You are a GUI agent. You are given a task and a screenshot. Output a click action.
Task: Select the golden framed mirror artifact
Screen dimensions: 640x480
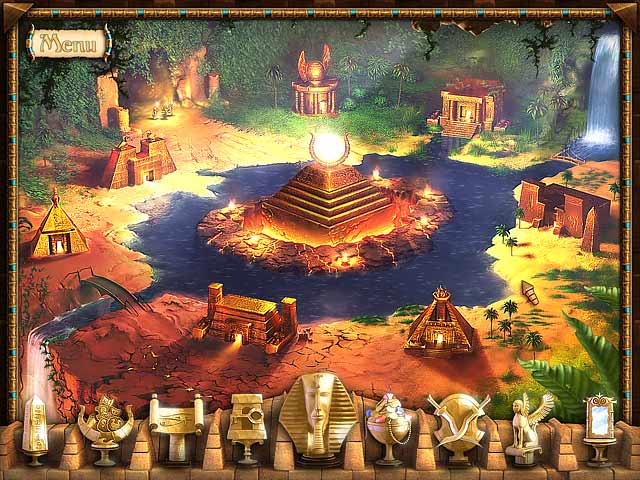(x=600, y=425)
